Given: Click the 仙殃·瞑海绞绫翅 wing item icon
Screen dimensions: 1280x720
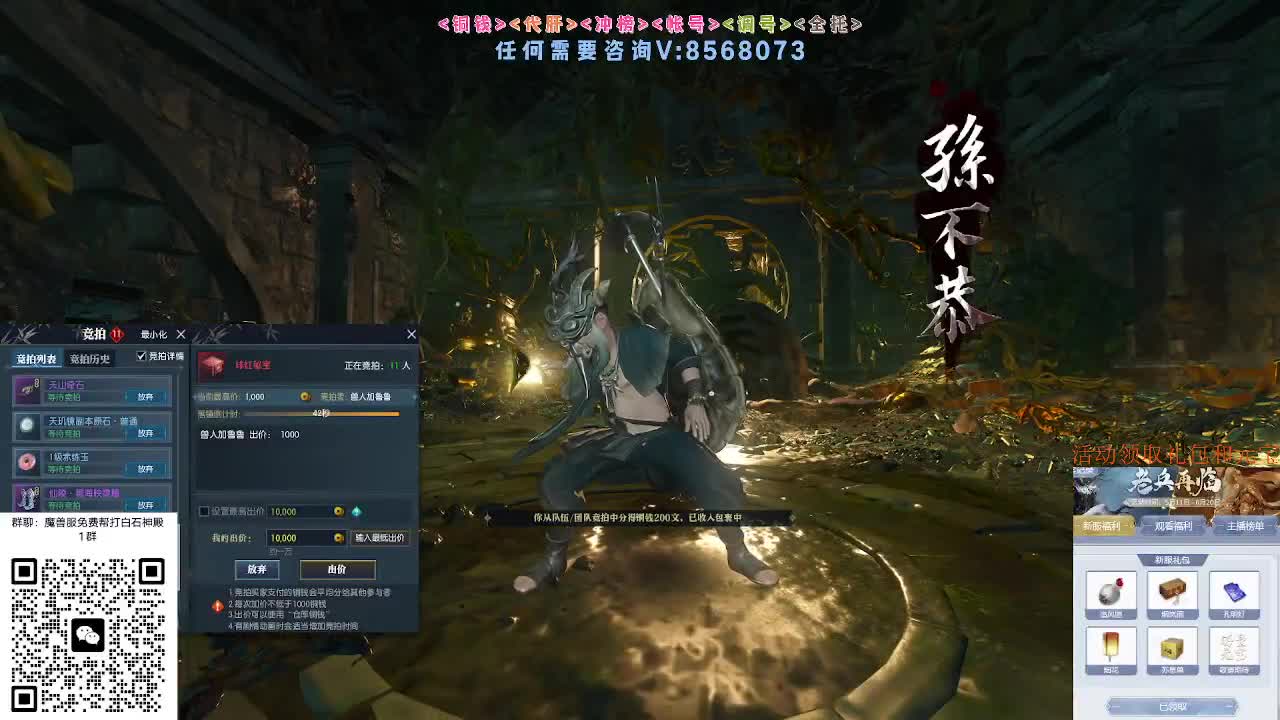Looking at the screenshot, I should [27, 497].
